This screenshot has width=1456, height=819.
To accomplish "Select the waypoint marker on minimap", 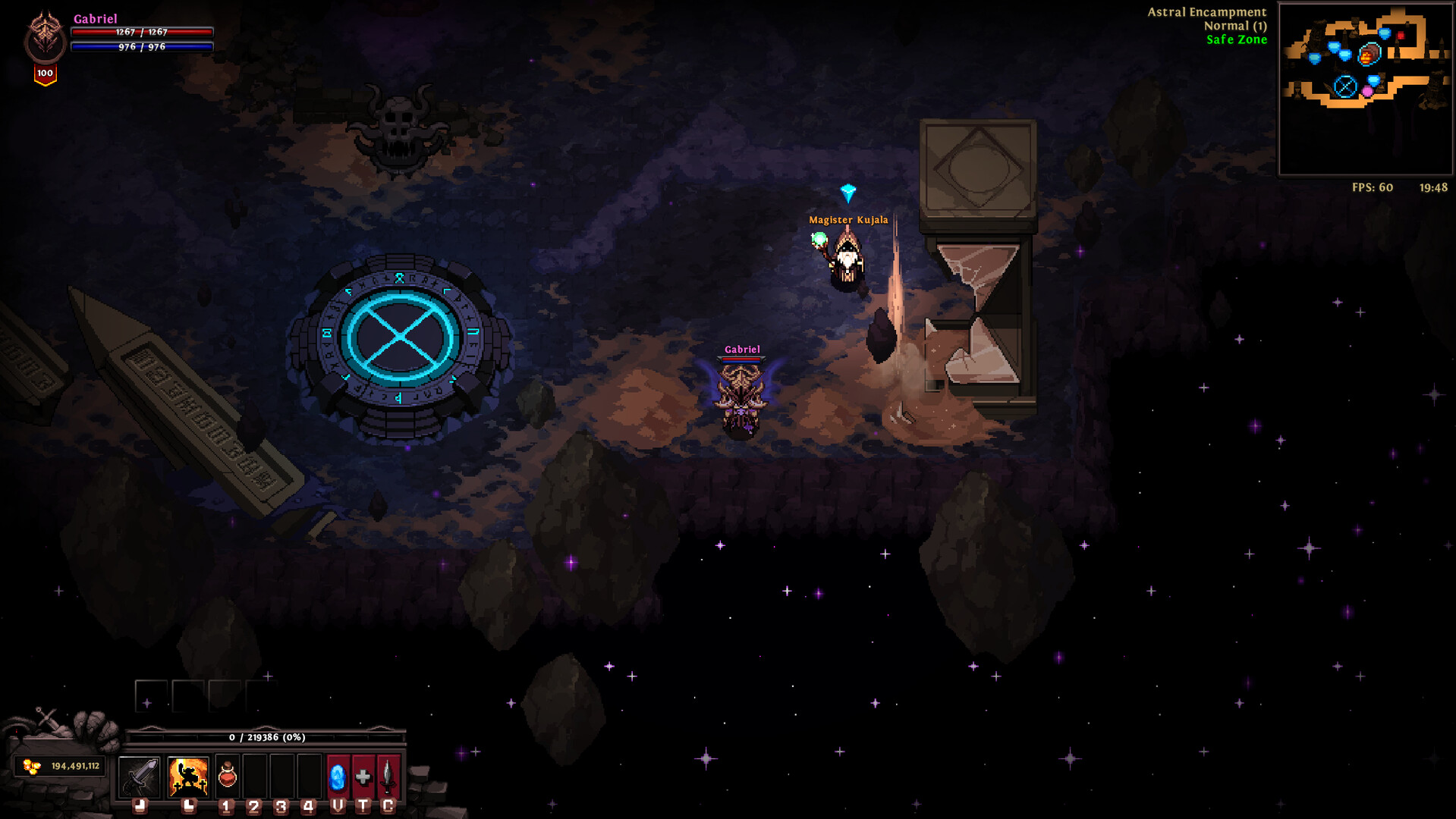I will tap(1345, 86).
